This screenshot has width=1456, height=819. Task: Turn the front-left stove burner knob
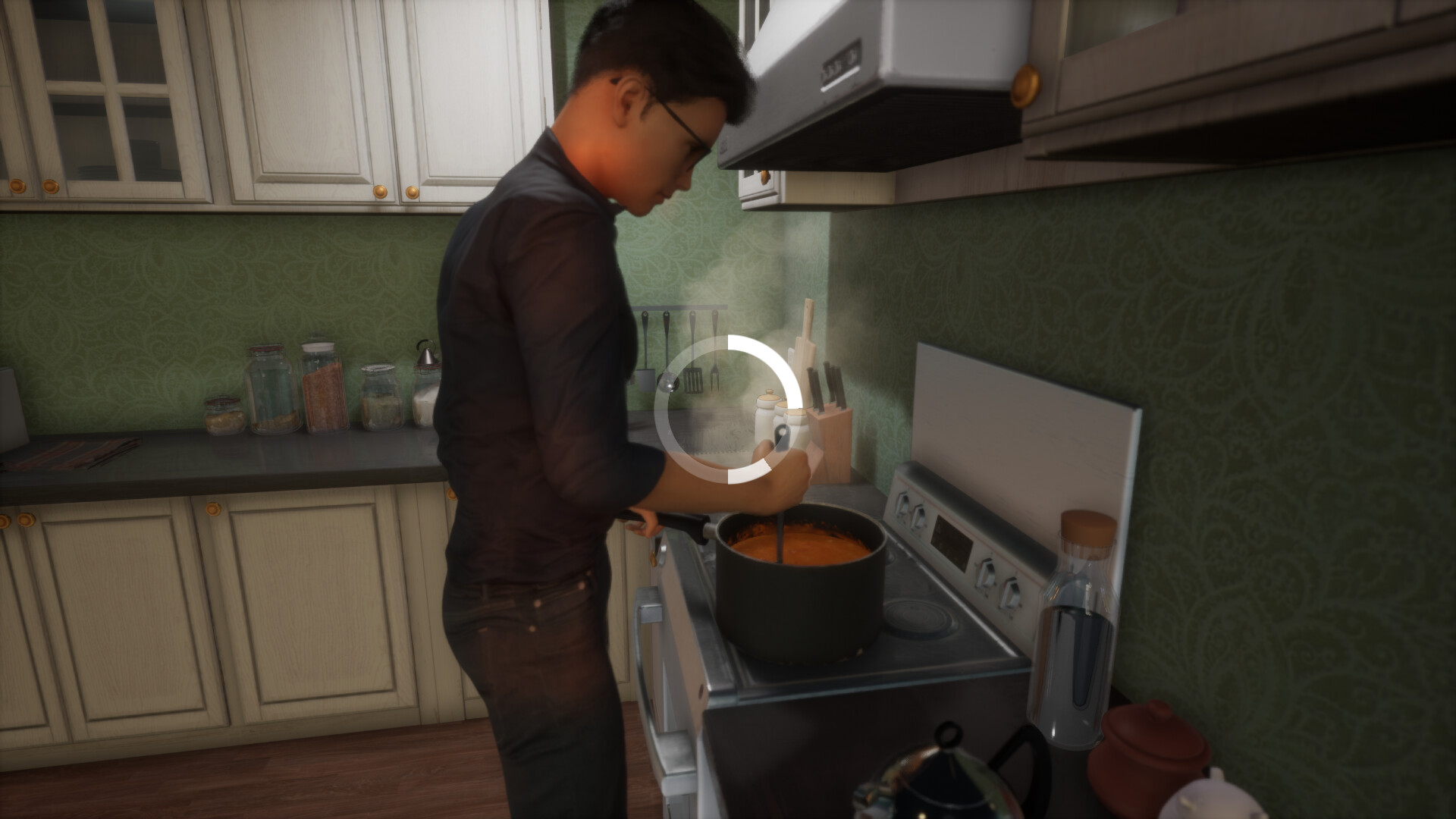click(903, 505)
